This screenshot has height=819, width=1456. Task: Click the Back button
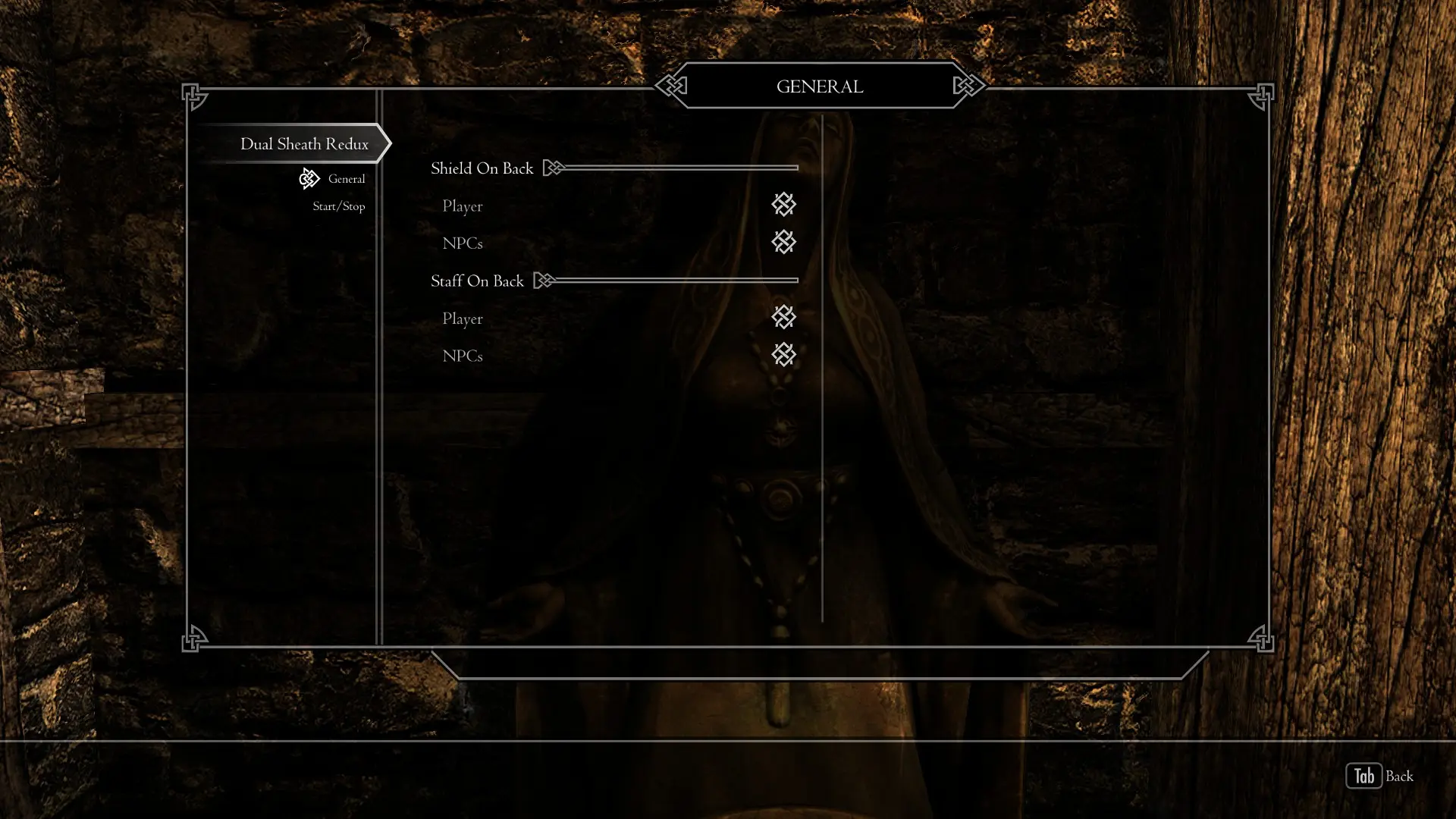(x=1379, y=776)
